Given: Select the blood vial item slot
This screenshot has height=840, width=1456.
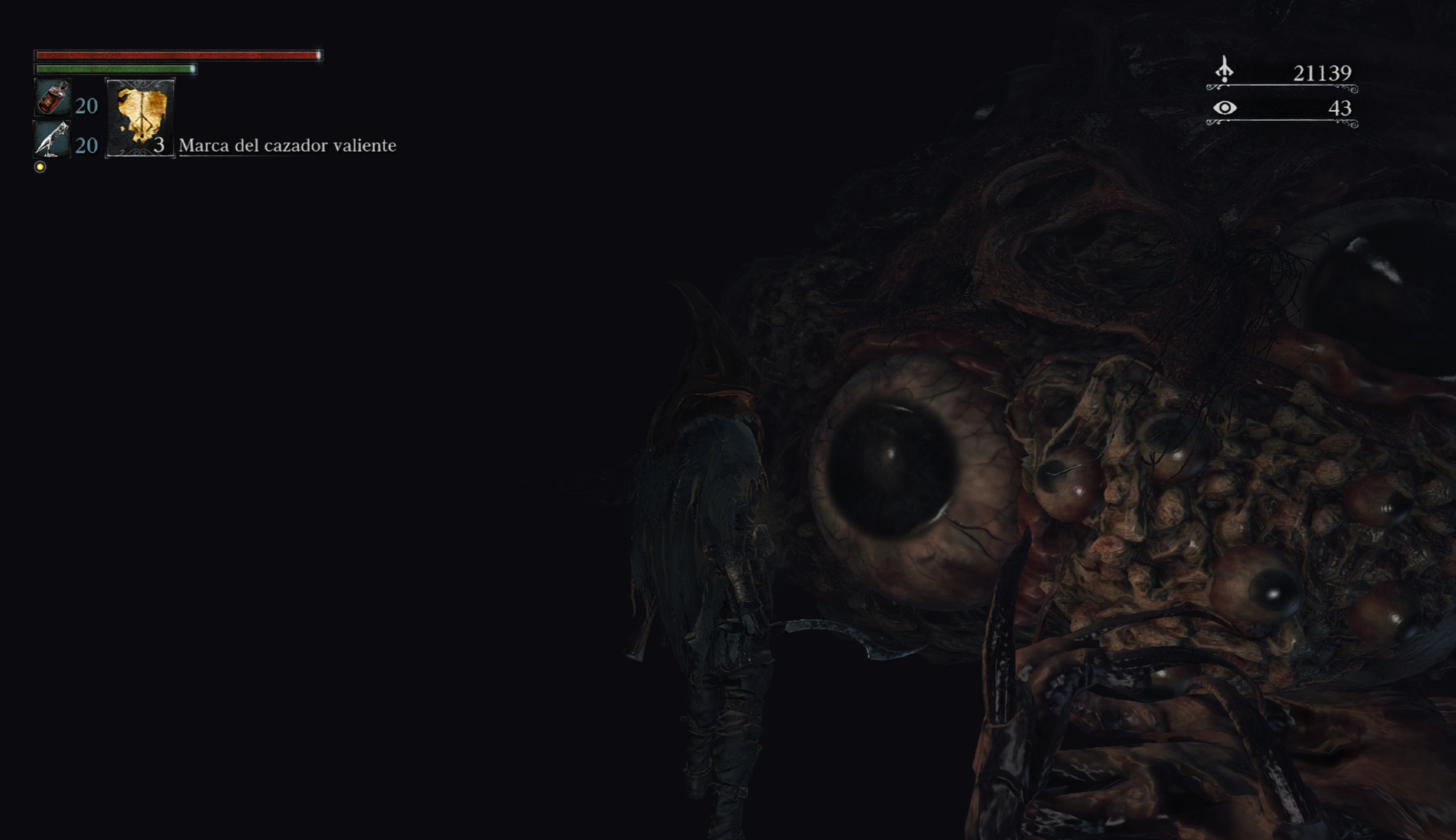Looking at the screenshot, I should point(53,98).
